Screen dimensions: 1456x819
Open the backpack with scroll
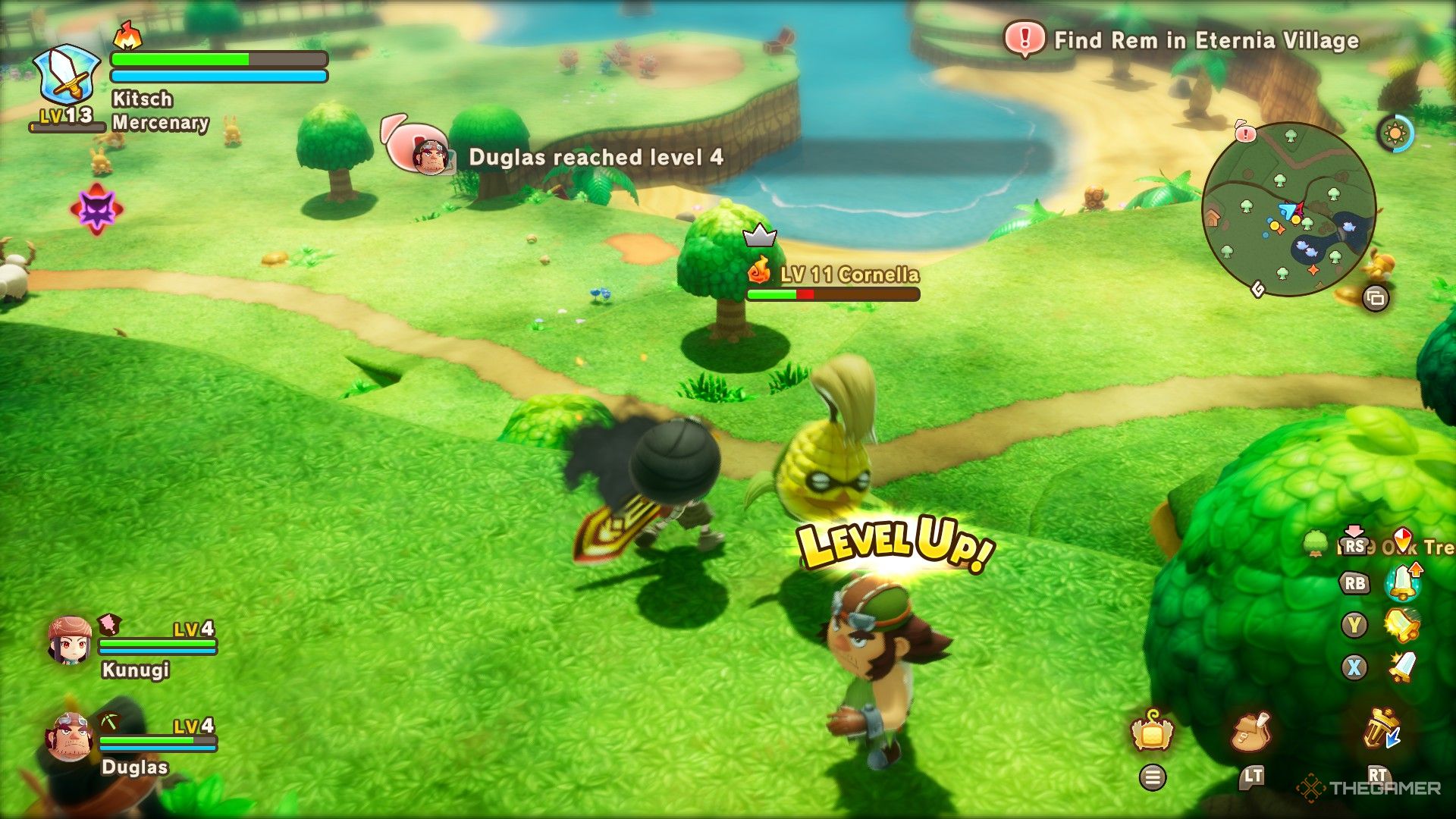click(1251, 732)
